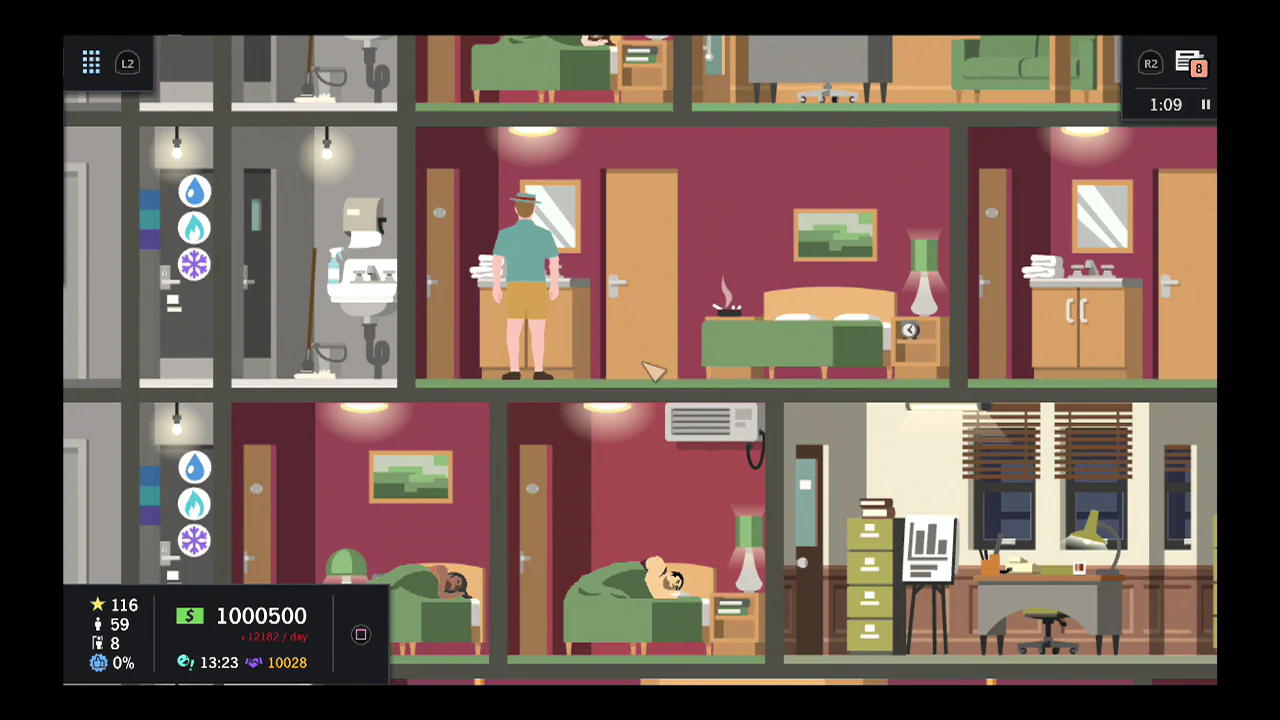Toggle the R2 shoulder button prompt
This screenshot has width=1280, height=720.
click(x=1151, y=63)
